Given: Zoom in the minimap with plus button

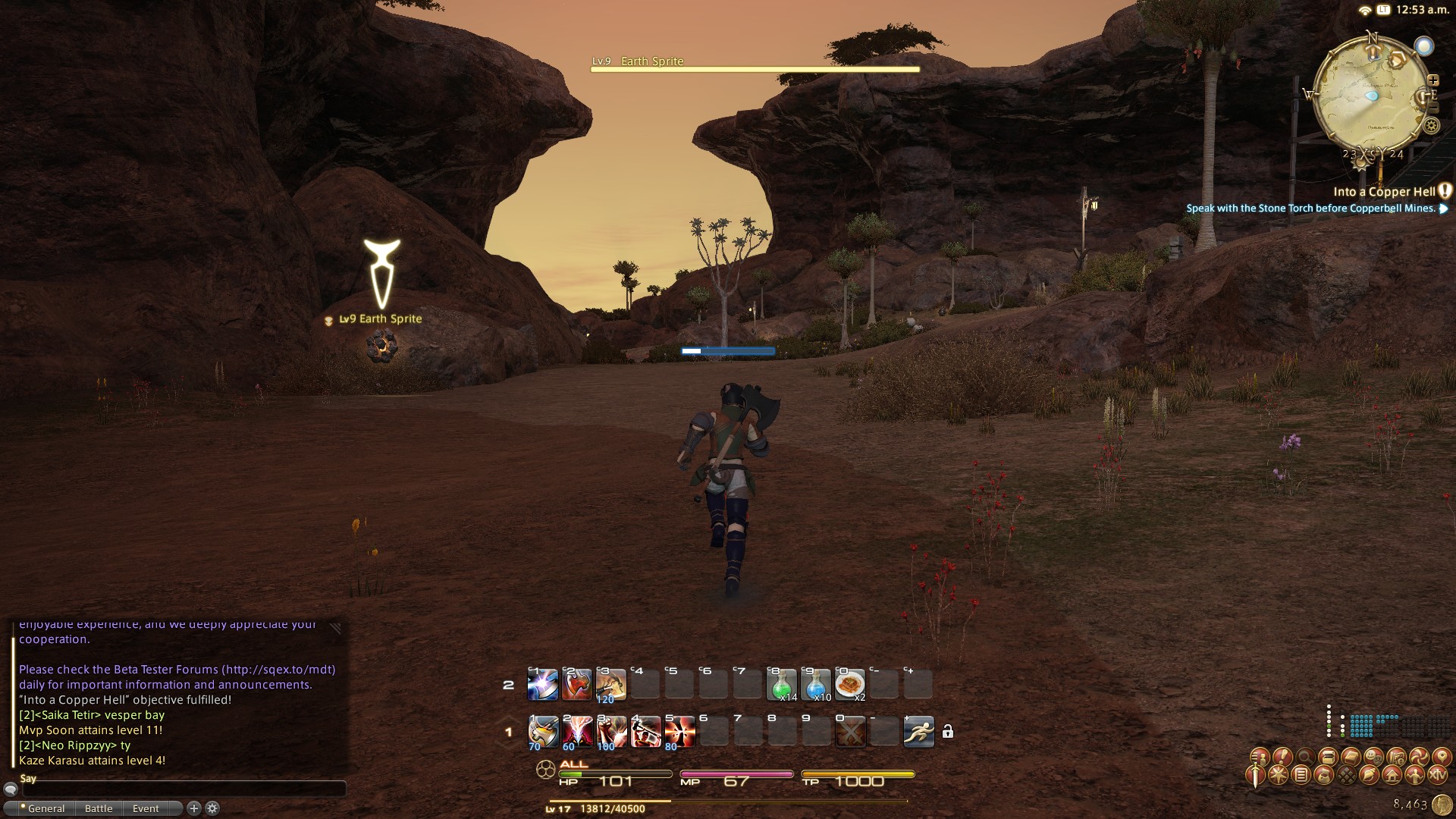Looking at the screenshot, I should click(1432, 80).
